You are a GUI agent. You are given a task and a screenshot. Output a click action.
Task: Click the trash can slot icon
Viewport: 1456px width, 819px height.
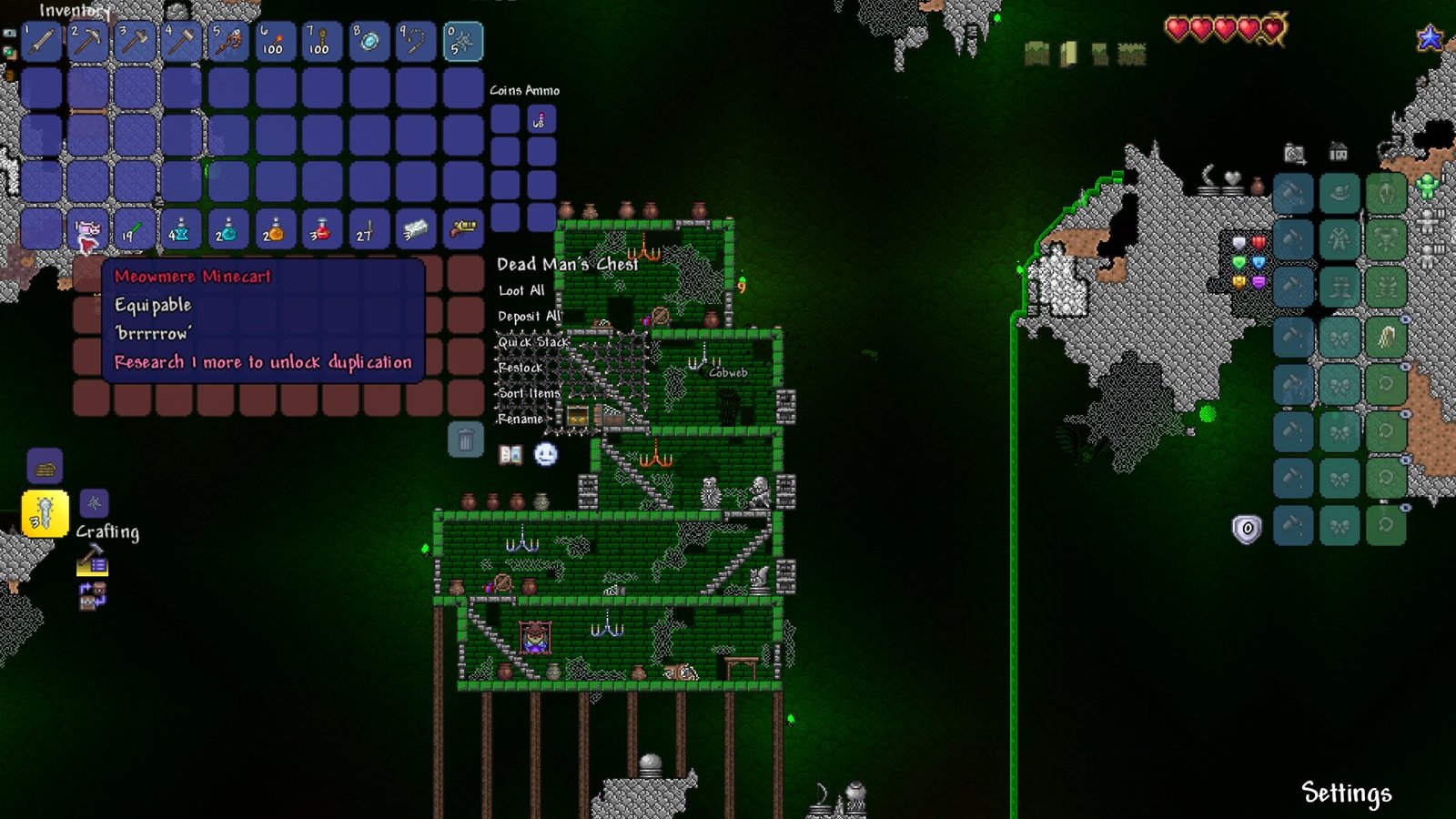[x=465, y=441]
